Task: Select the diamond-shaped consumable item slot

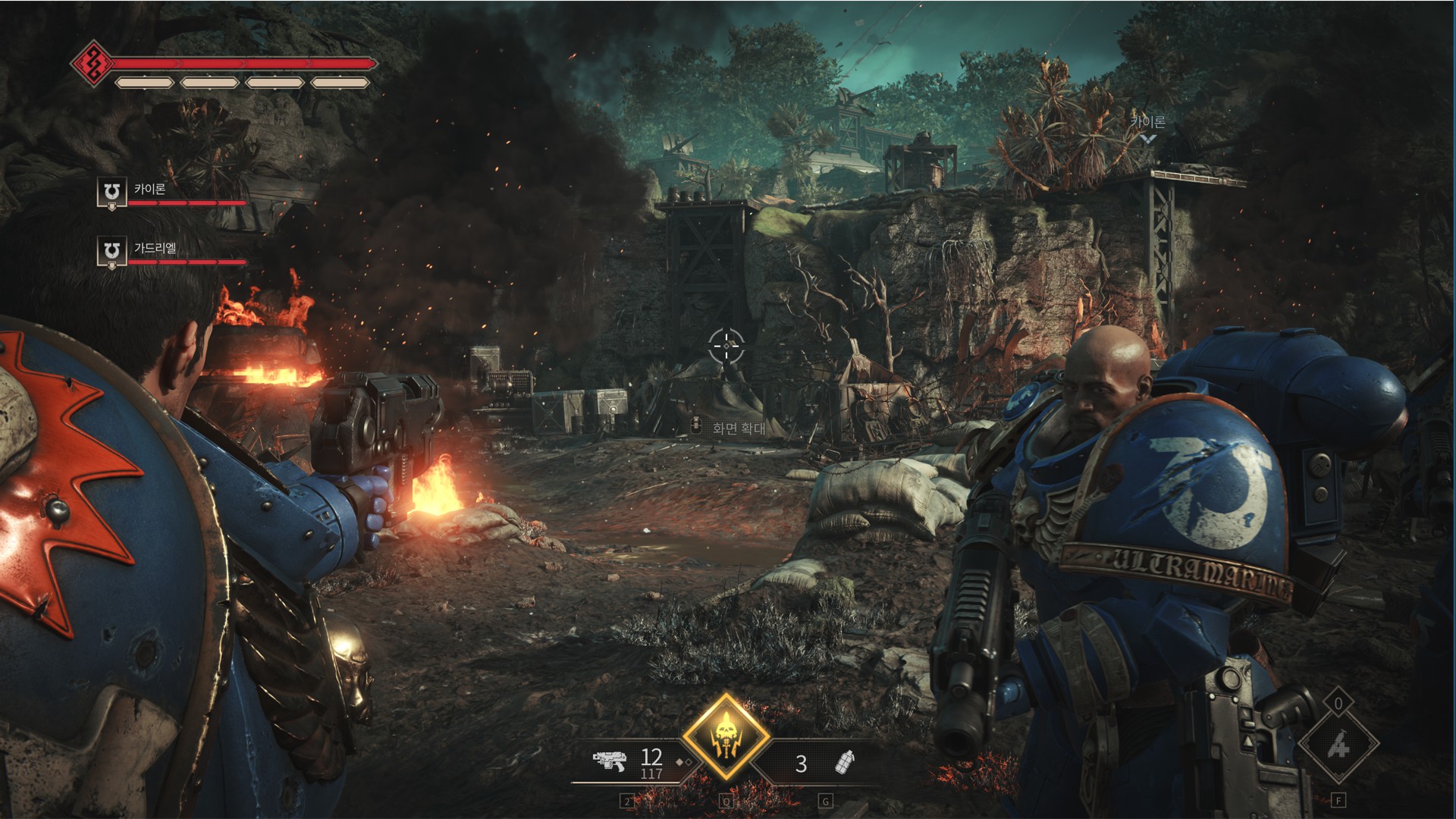Action: click(x=1338, y=746)
